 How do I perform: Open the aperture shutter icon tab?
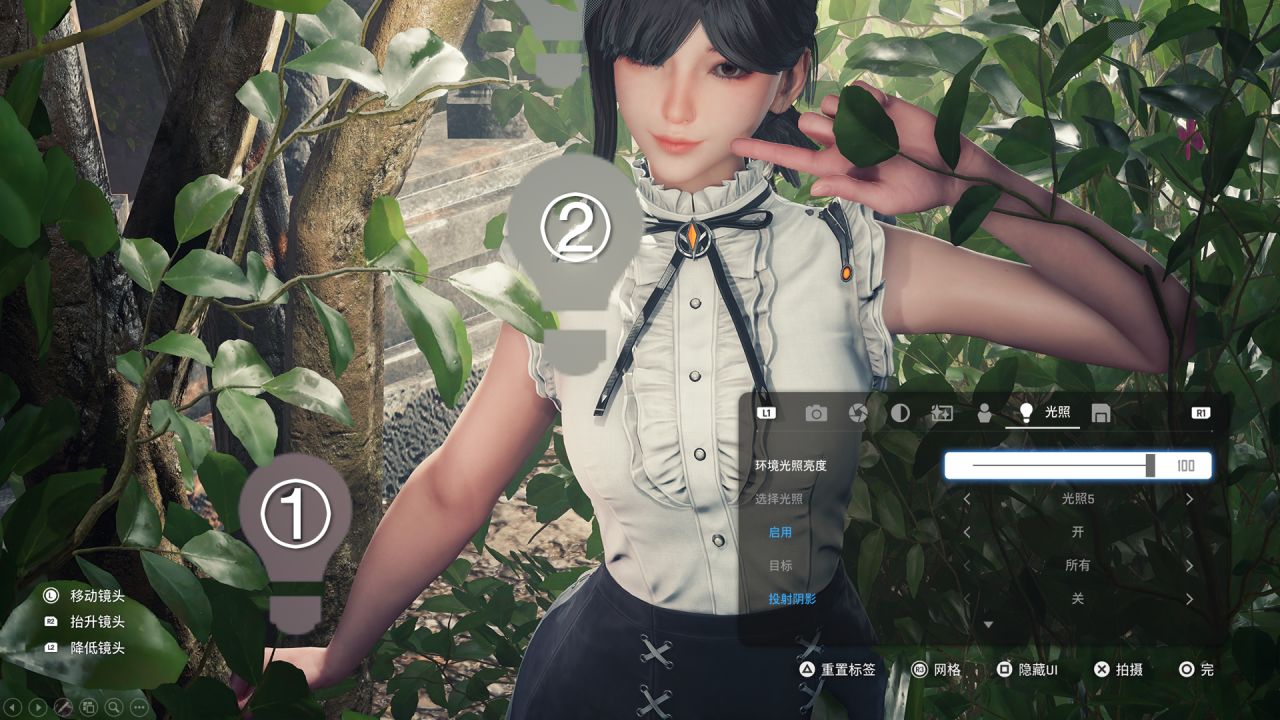pos(858,413)
